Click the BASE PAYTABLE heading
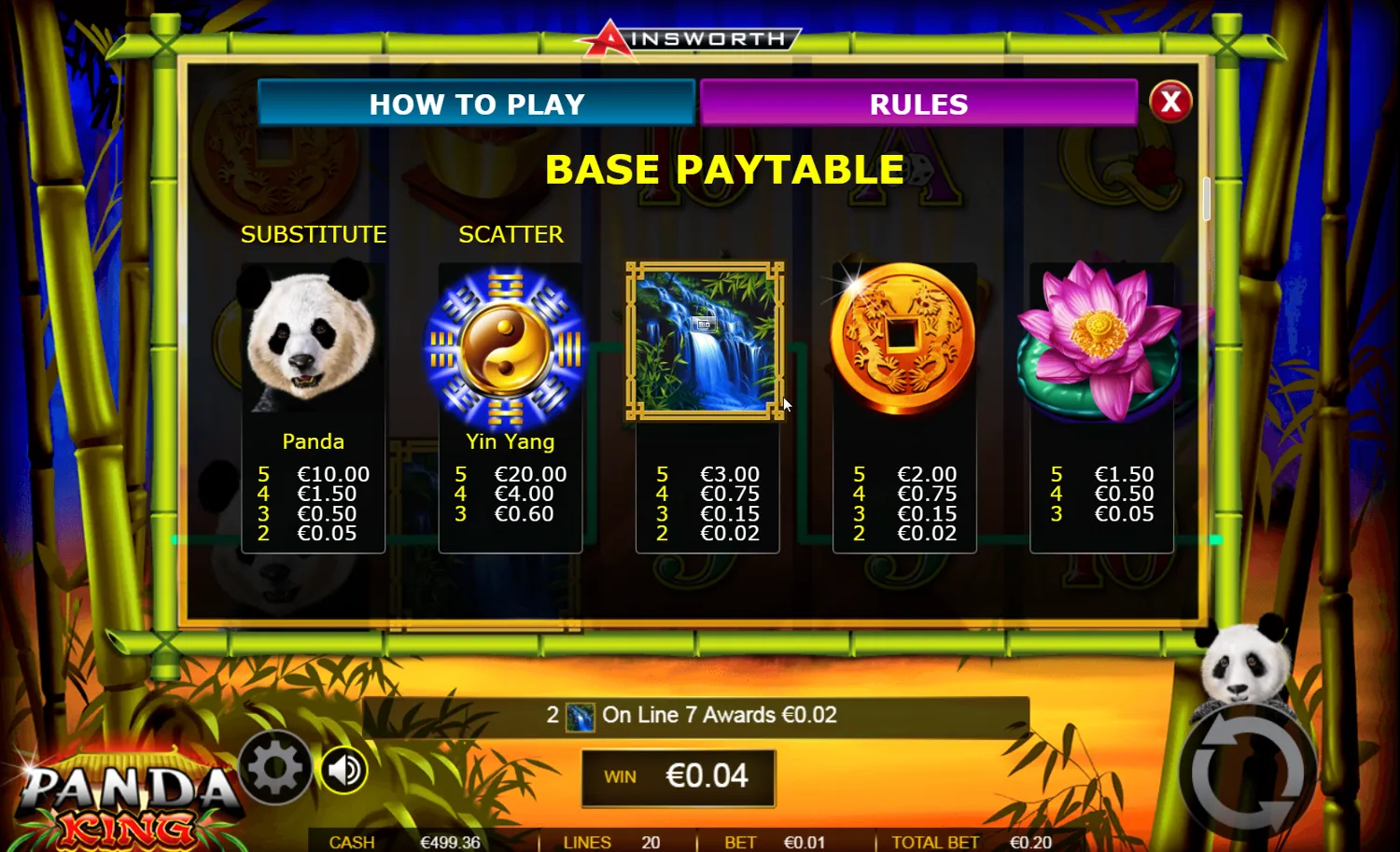The image size is (1400, 852). point(724,169)
